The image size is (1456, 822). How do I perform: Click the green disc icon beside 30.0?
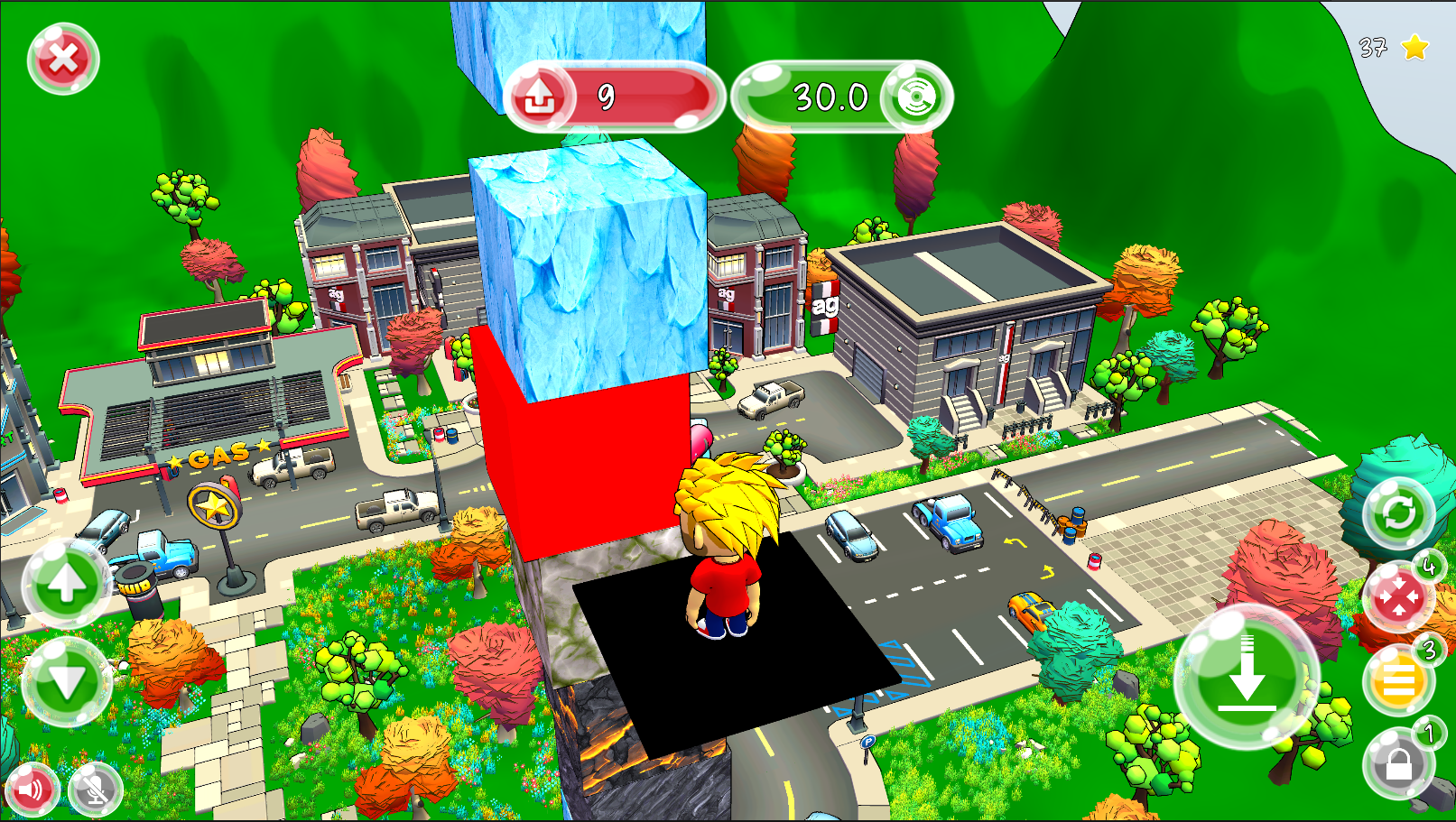[x=914, y=97]
